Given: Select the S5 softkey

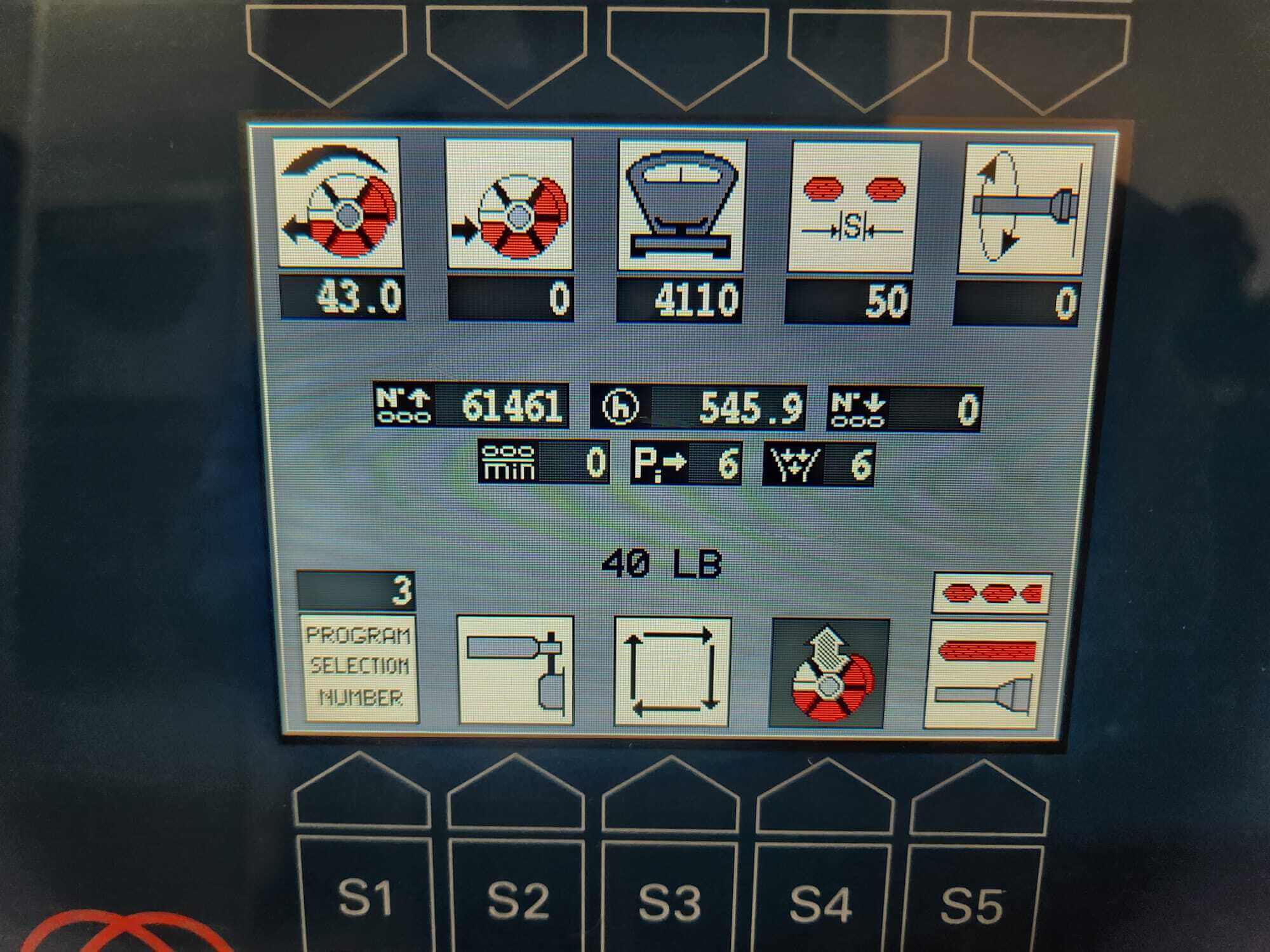Looking at the screenshot, I should coord(972,904).
